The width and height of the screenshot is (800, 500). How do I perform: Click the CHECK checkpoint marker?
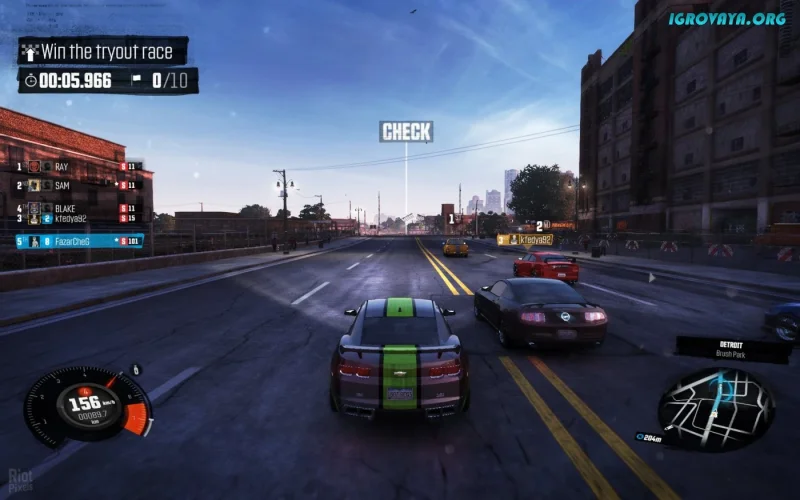(x=406, y=132)
